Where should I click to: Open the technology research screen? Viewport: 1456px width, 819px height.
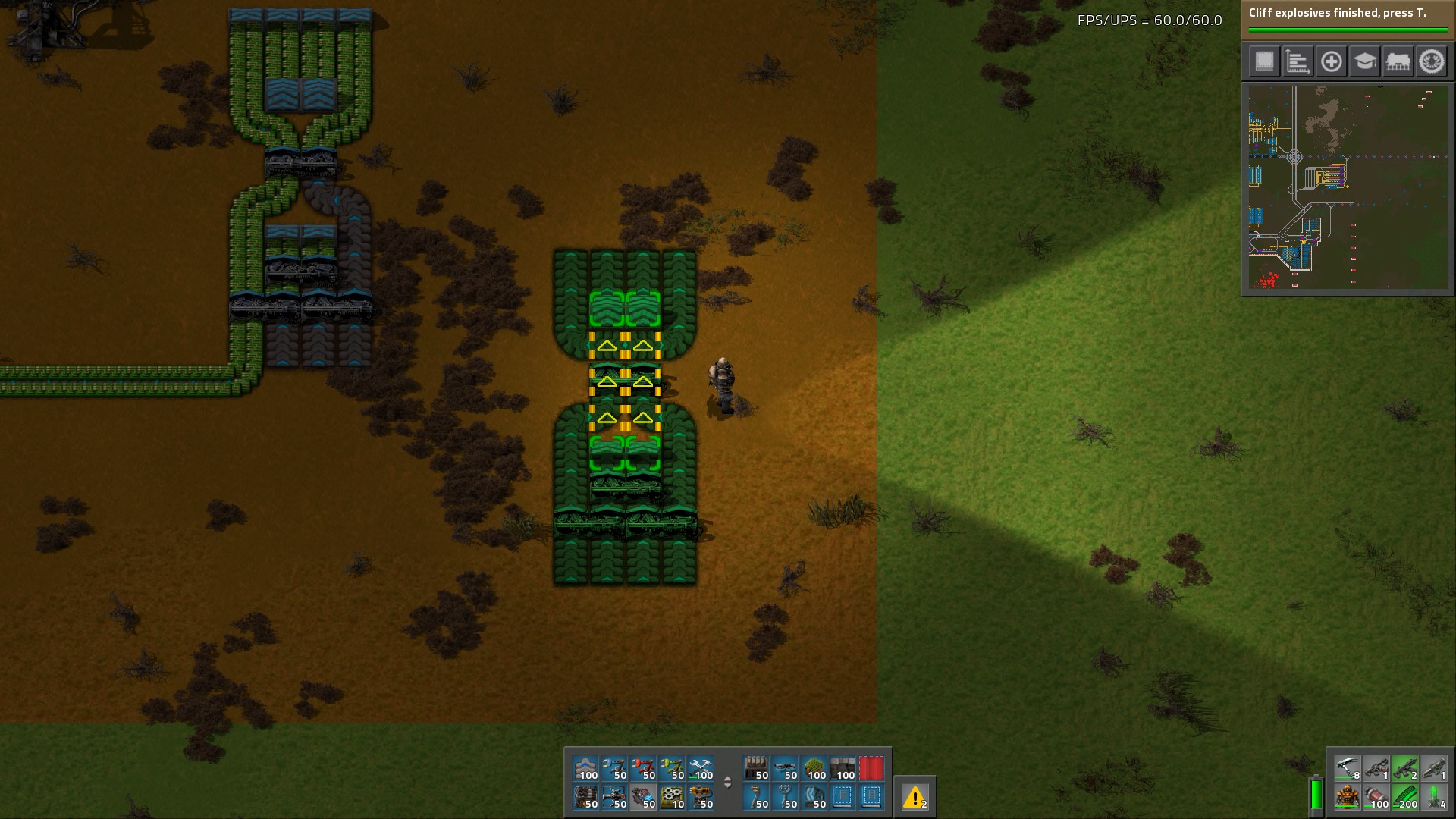pyautogui.click(x=1364, y=61)
